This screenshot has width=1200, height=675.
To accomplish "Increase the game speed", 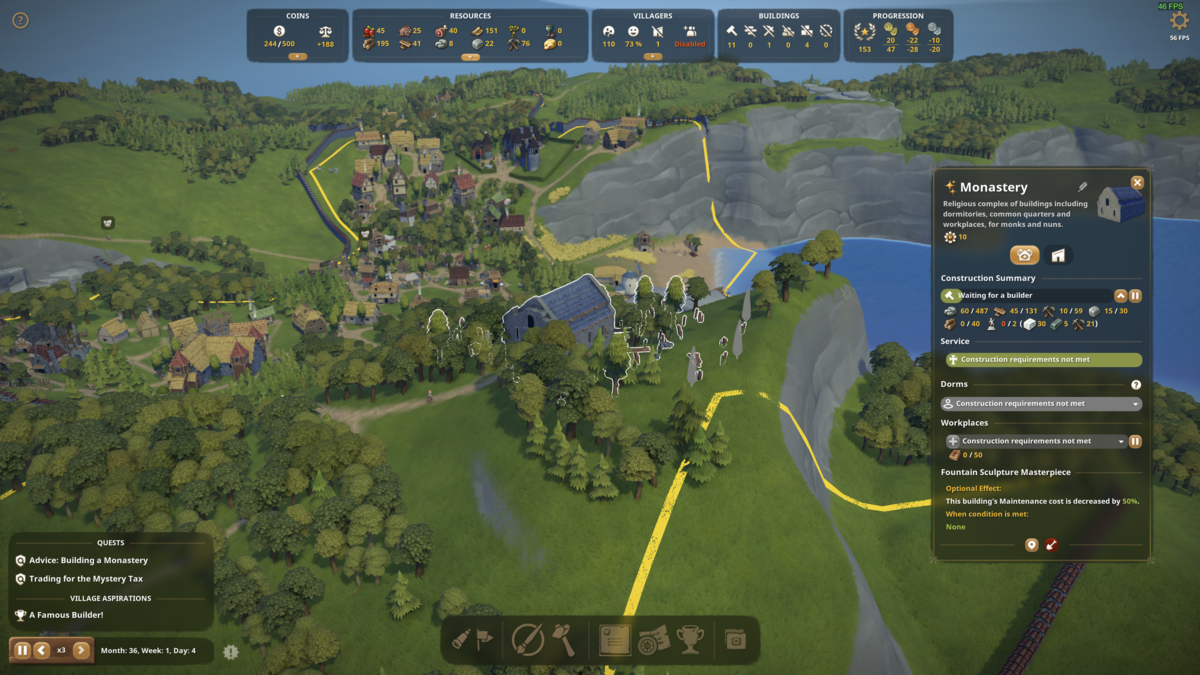I will [81, 650].
